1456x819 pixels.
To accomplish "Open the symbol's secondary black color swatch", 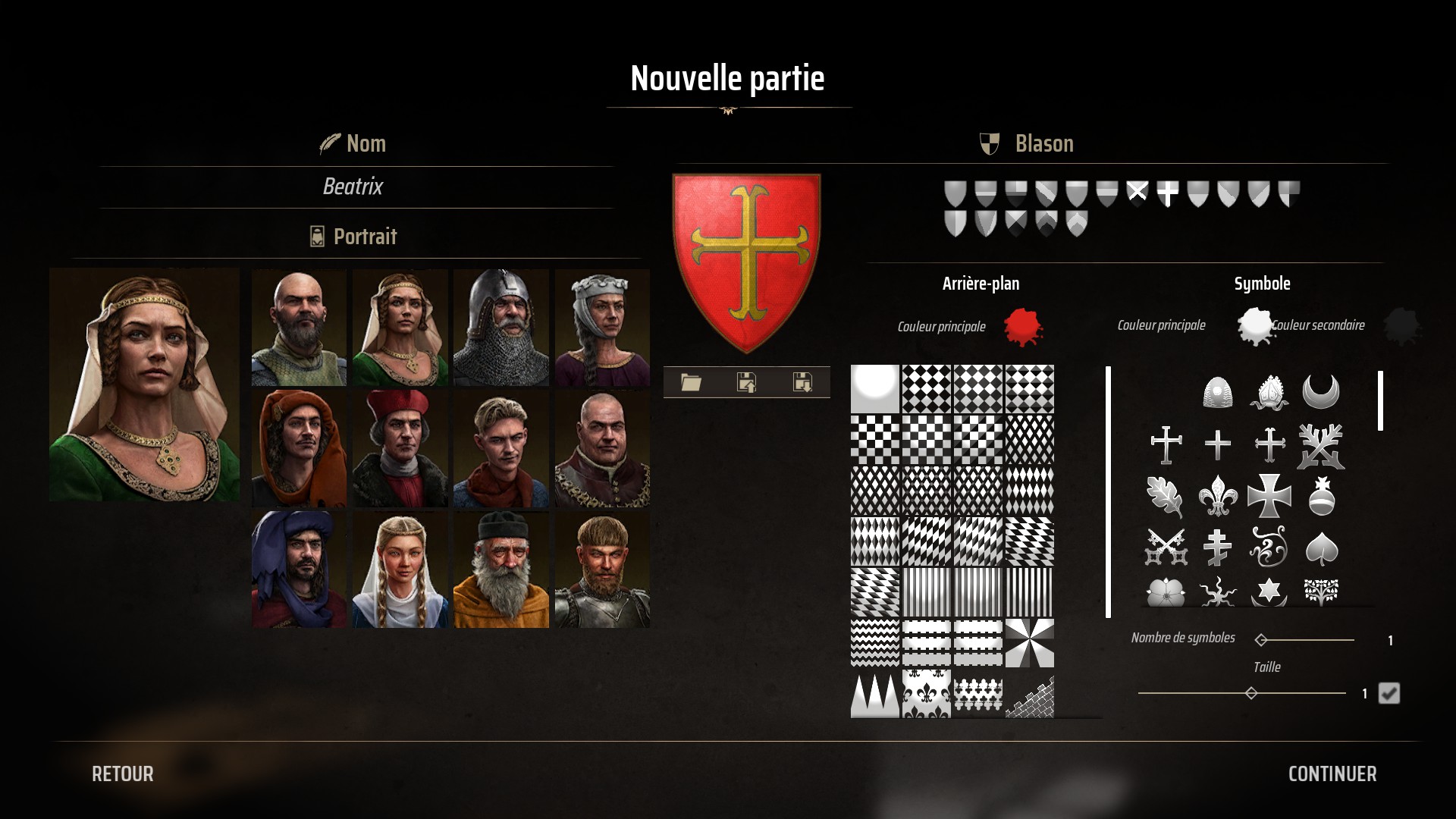I will [x=1401, y=326].
